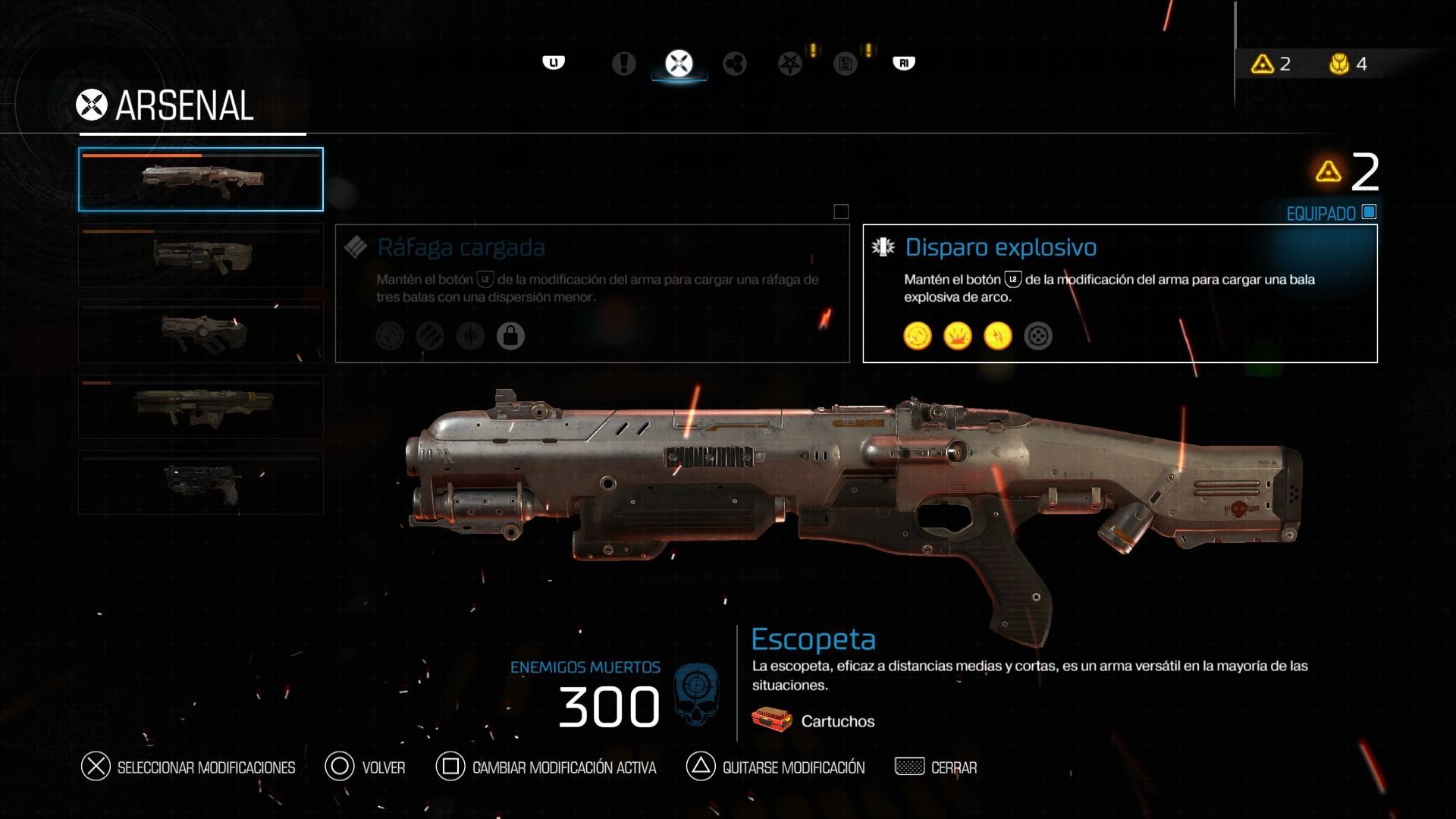
Task: Choose the gold explosion upgrade icon
Action: click(x=958, y=336)
